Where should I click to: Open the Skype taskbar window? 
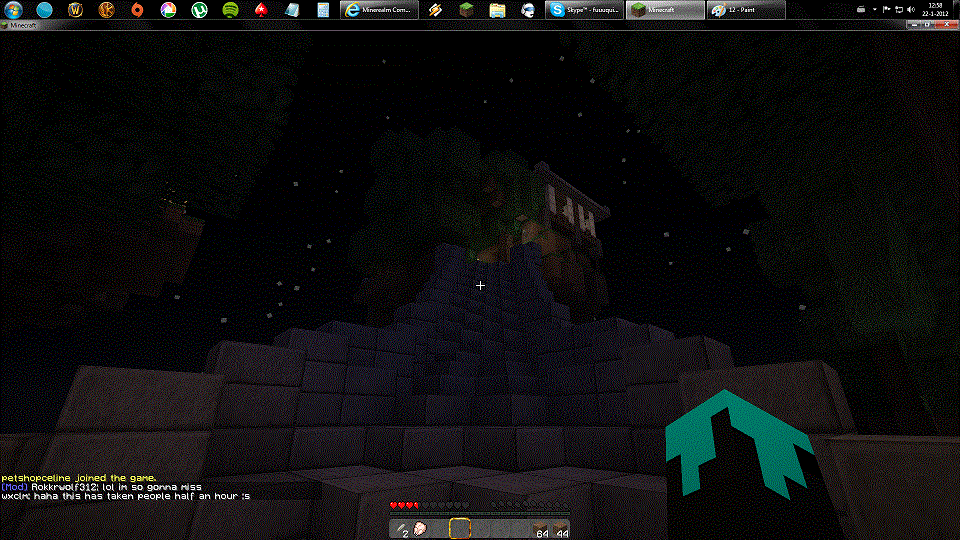click(584, 9)
